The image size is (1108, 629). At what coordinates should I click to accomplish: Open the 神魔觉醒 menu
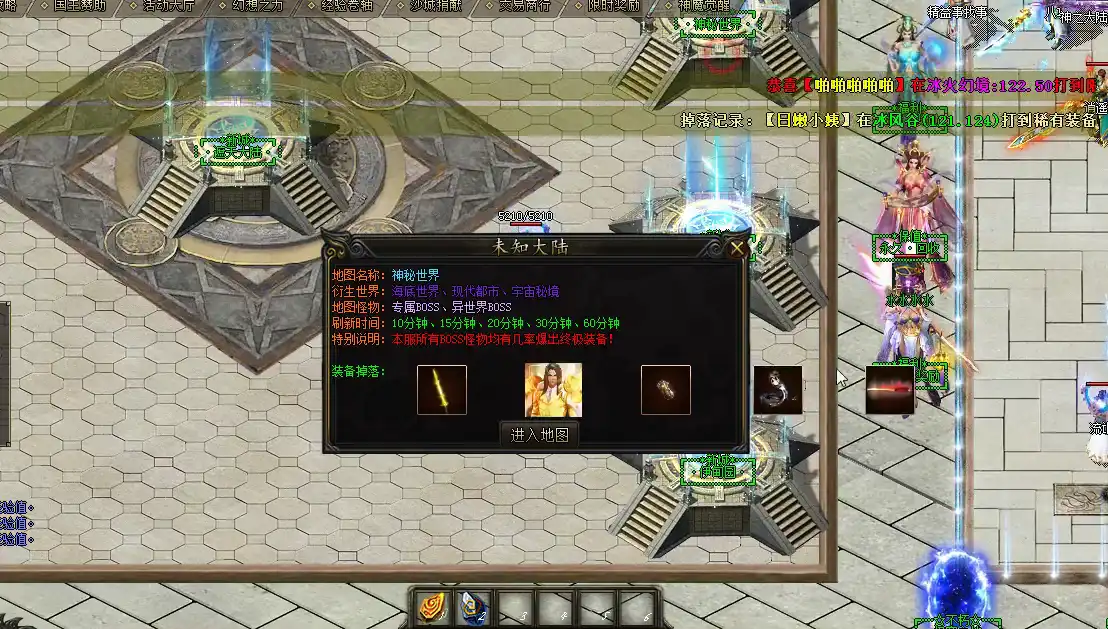(x=704, y=5)
